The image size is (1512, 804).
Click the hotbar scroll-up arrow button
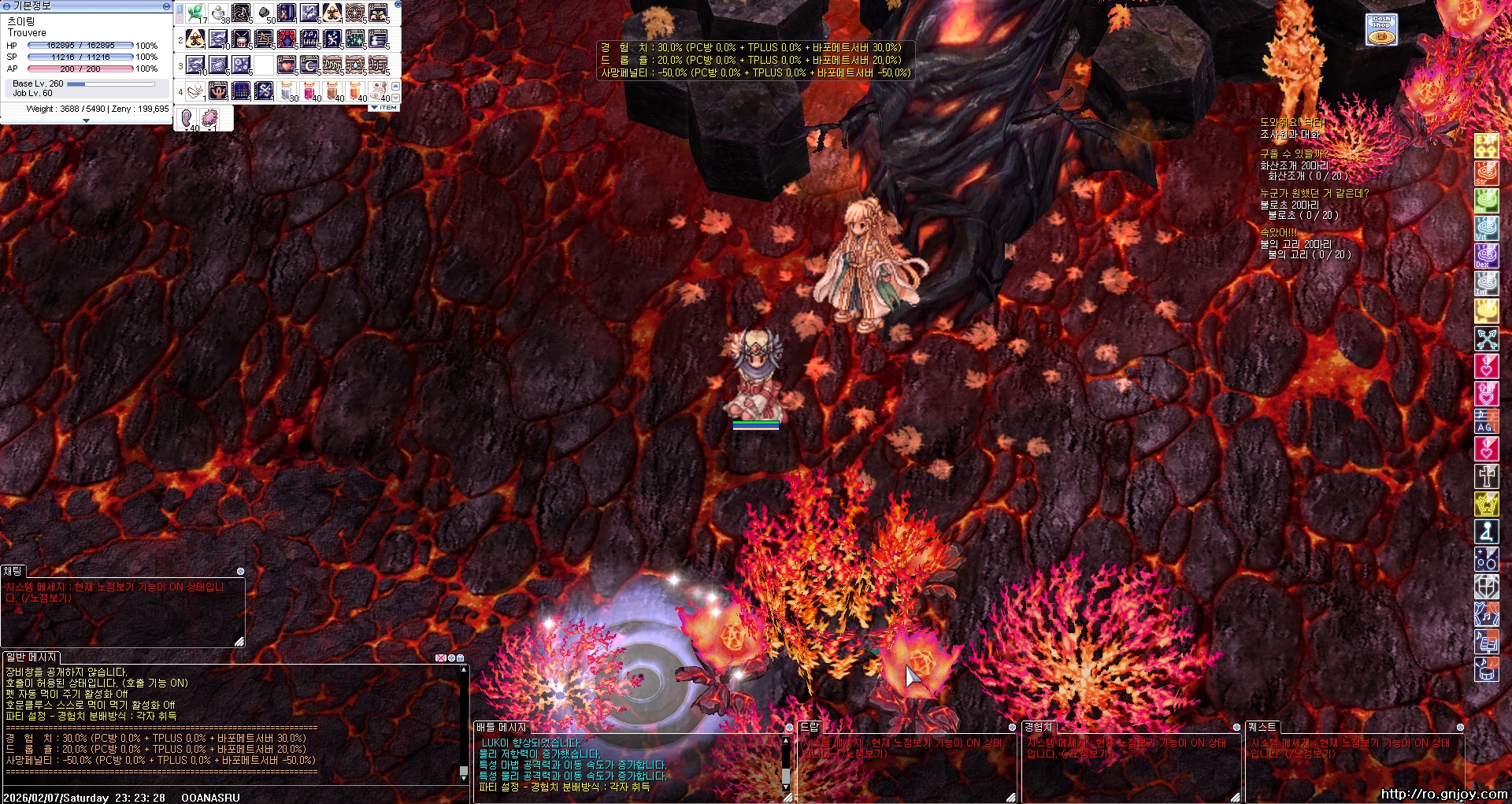[x=395, y=86]
